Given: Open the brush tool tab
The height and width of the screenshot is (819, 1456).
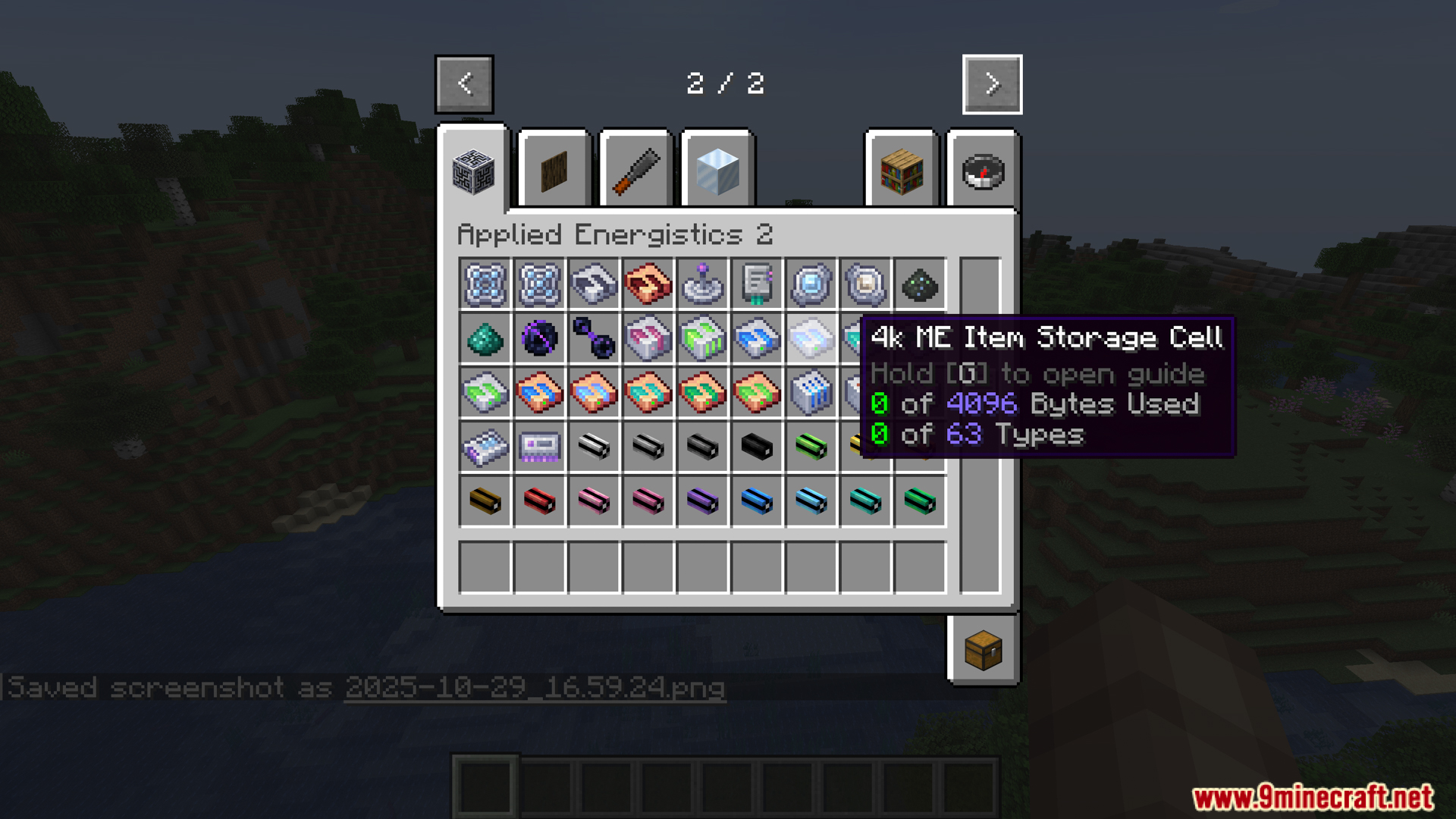Looking at the screenshot, I should click(636, 171).
